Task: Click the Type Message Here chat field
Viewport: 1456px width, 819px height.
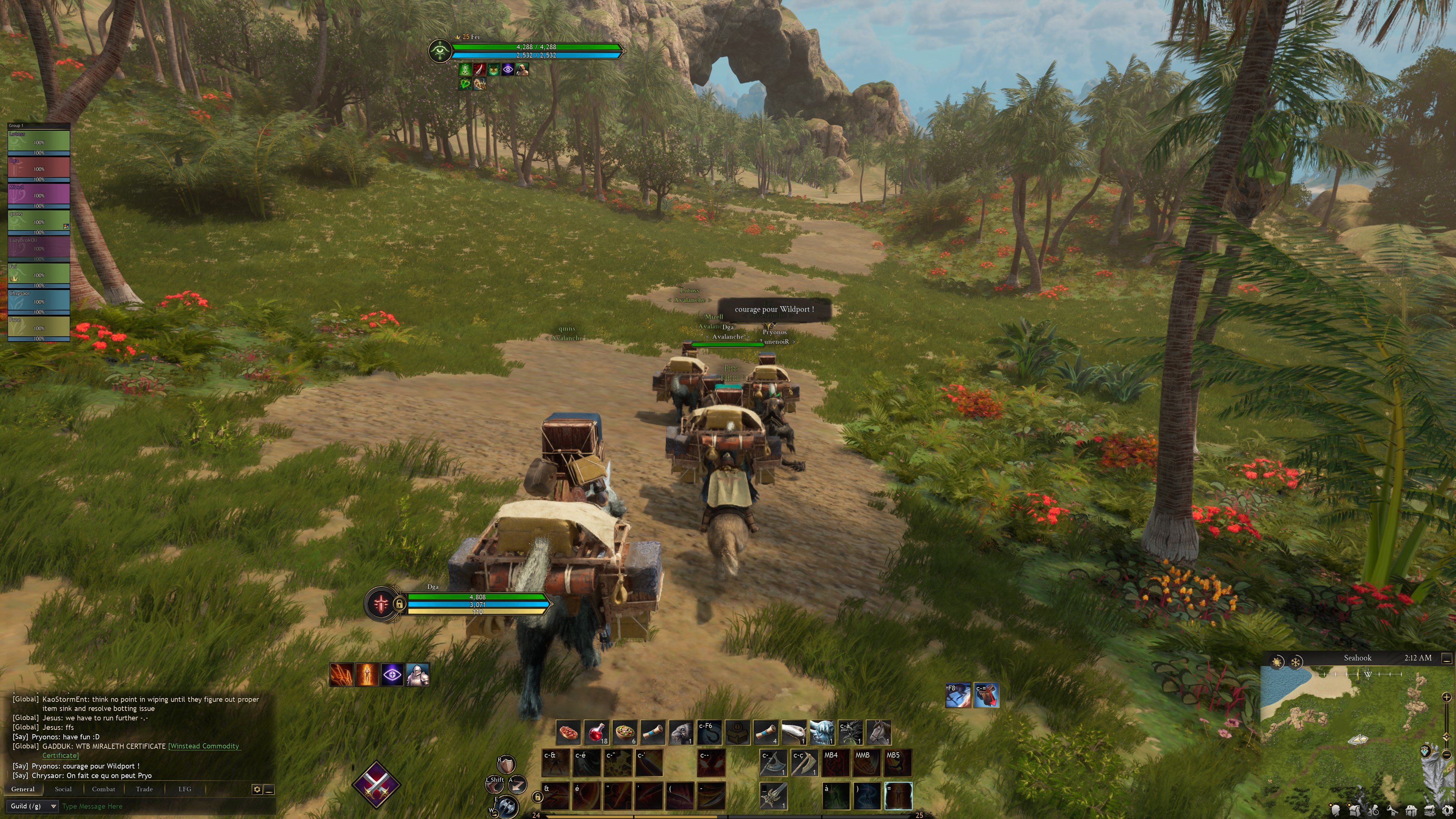Action: (164, 806)
